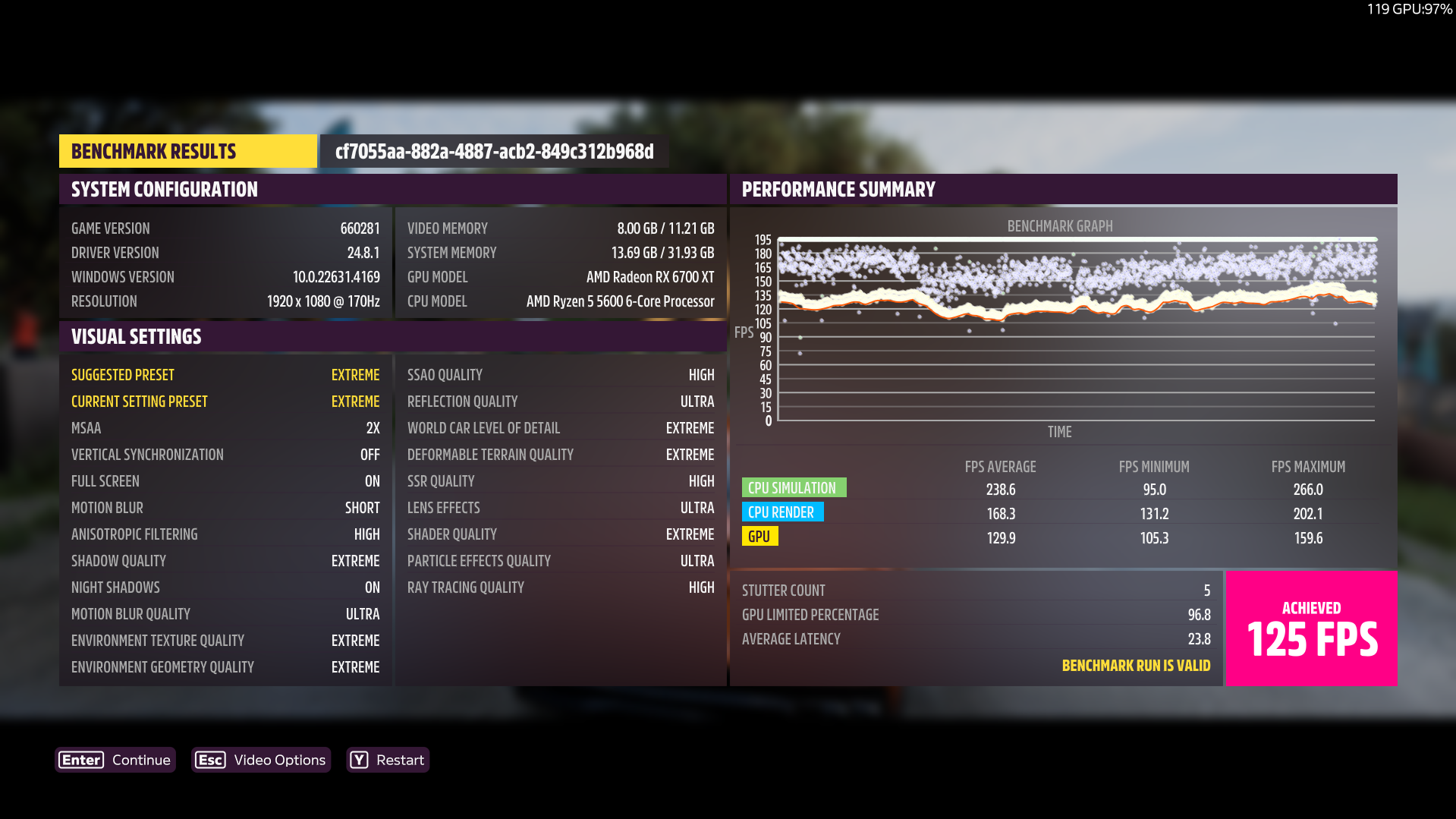The height and width of the screenshot is (819, 1456).
Task: Restart the benchmark run
Action: coord(388,760)
